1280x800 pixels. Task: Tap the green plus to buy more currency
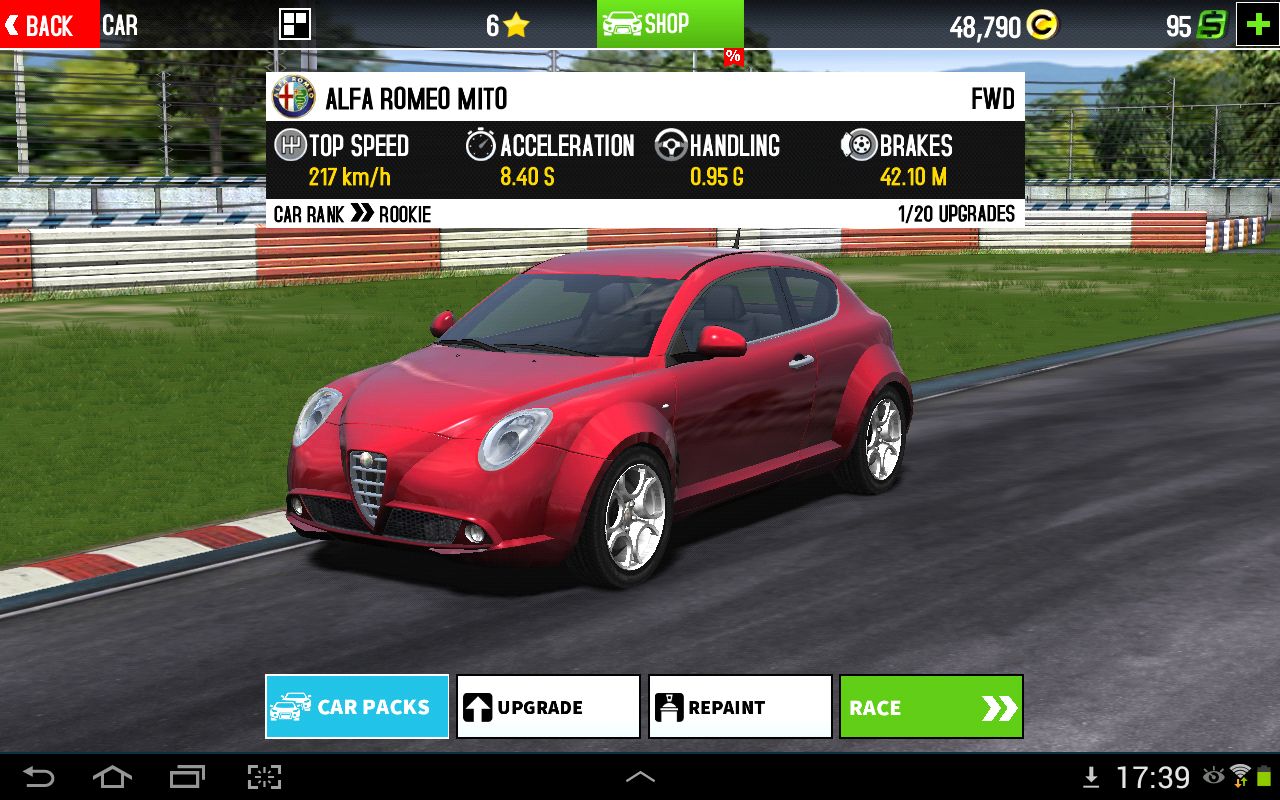[x=1257, y=22]
